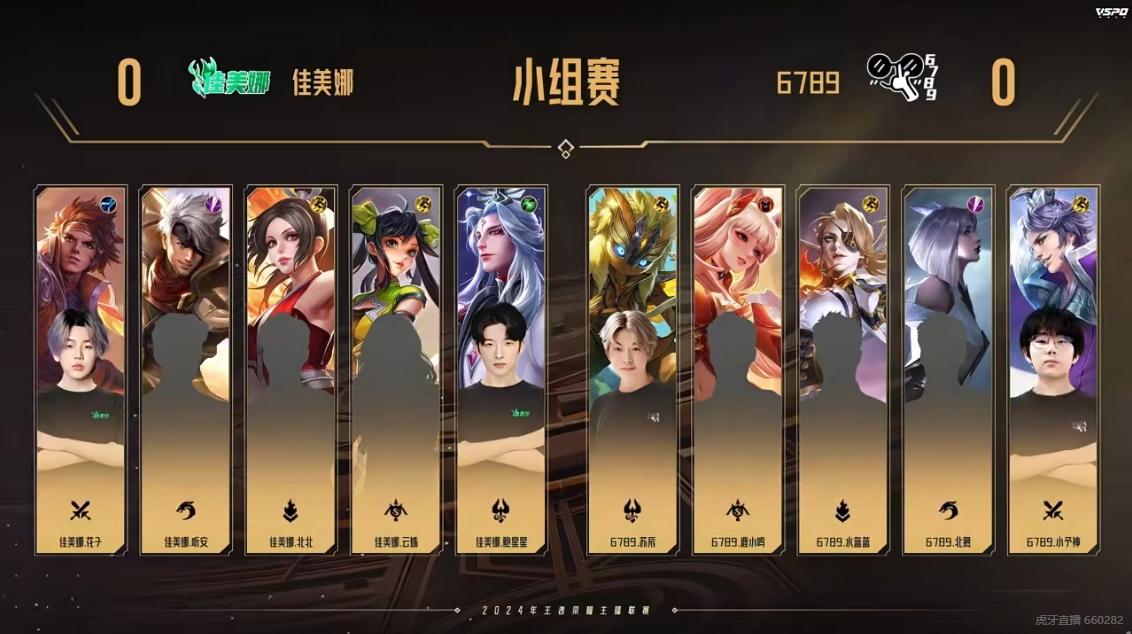Open the 佳美娜.北北 player card
1132x634 pixels.
(x=290, y=370)
